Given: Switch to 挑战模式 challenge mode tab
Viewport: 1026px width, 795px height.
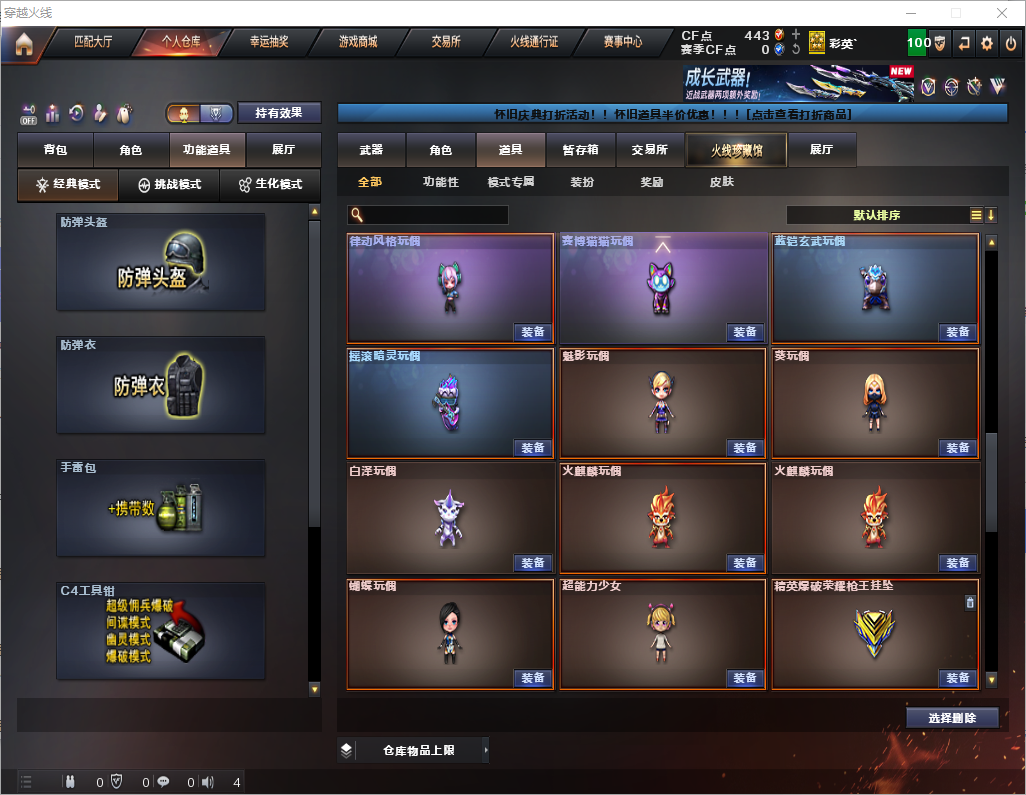Looking at the screenshot, I should coord(170,185).
